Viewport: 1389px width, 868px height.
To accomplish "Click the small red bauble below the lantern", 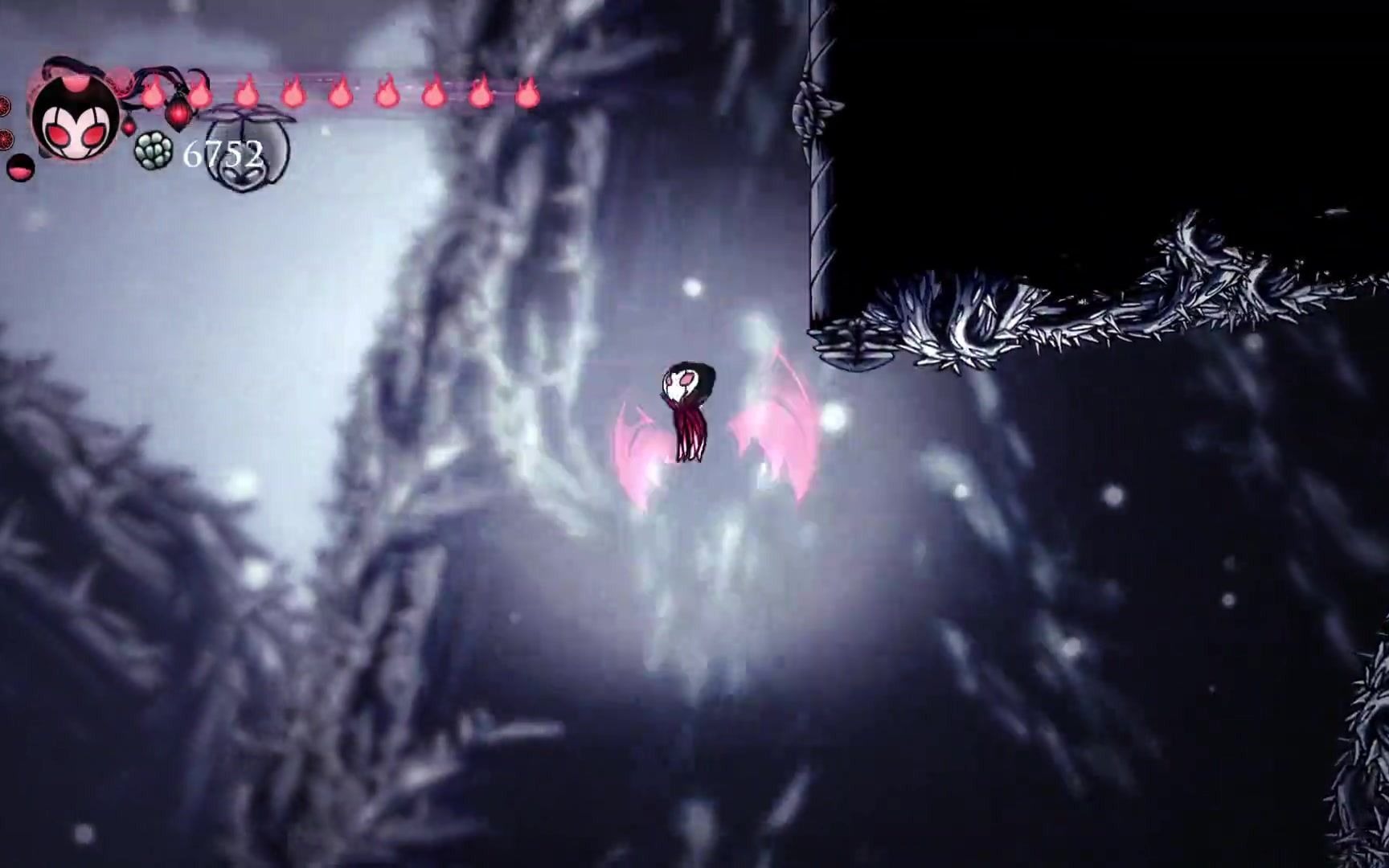I will (129, 129).
